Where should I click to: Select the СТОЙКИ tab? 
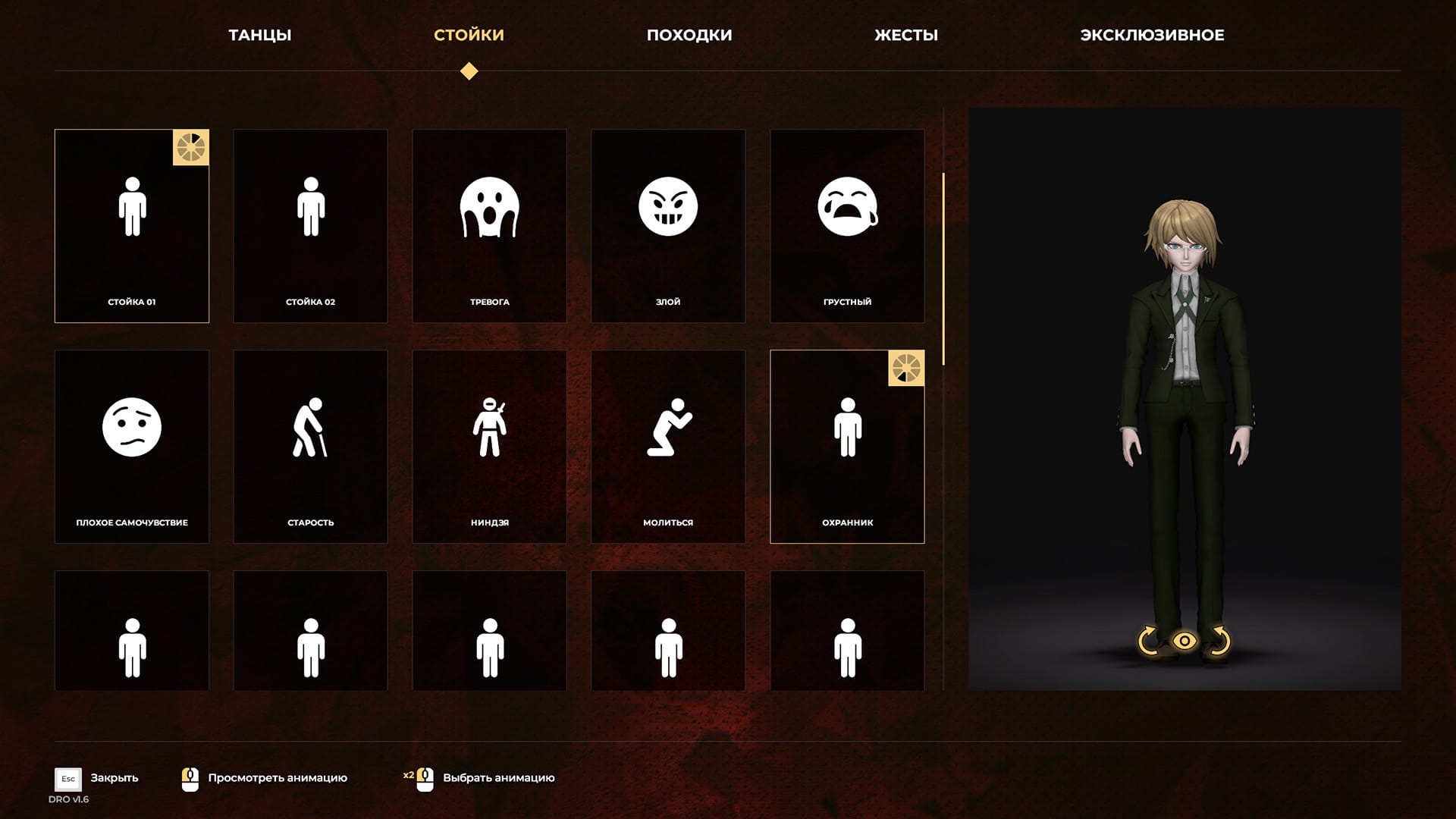469,35
